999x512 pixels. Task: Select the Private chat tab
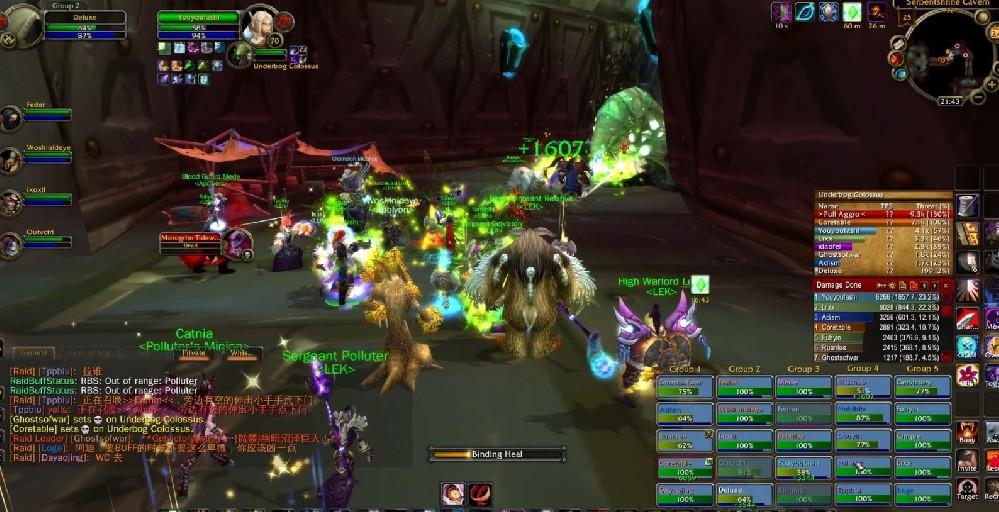pos(193,353)
